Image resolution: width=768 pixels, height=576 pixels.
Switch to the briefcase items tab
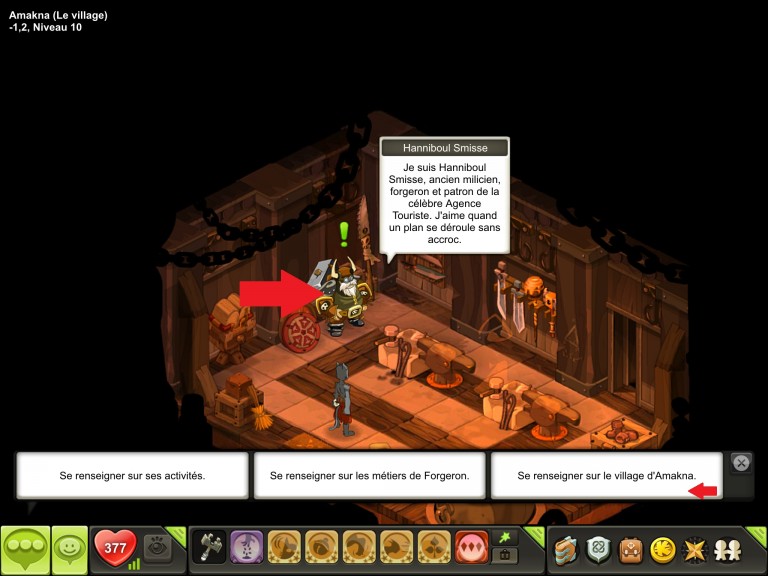[503, 556]
